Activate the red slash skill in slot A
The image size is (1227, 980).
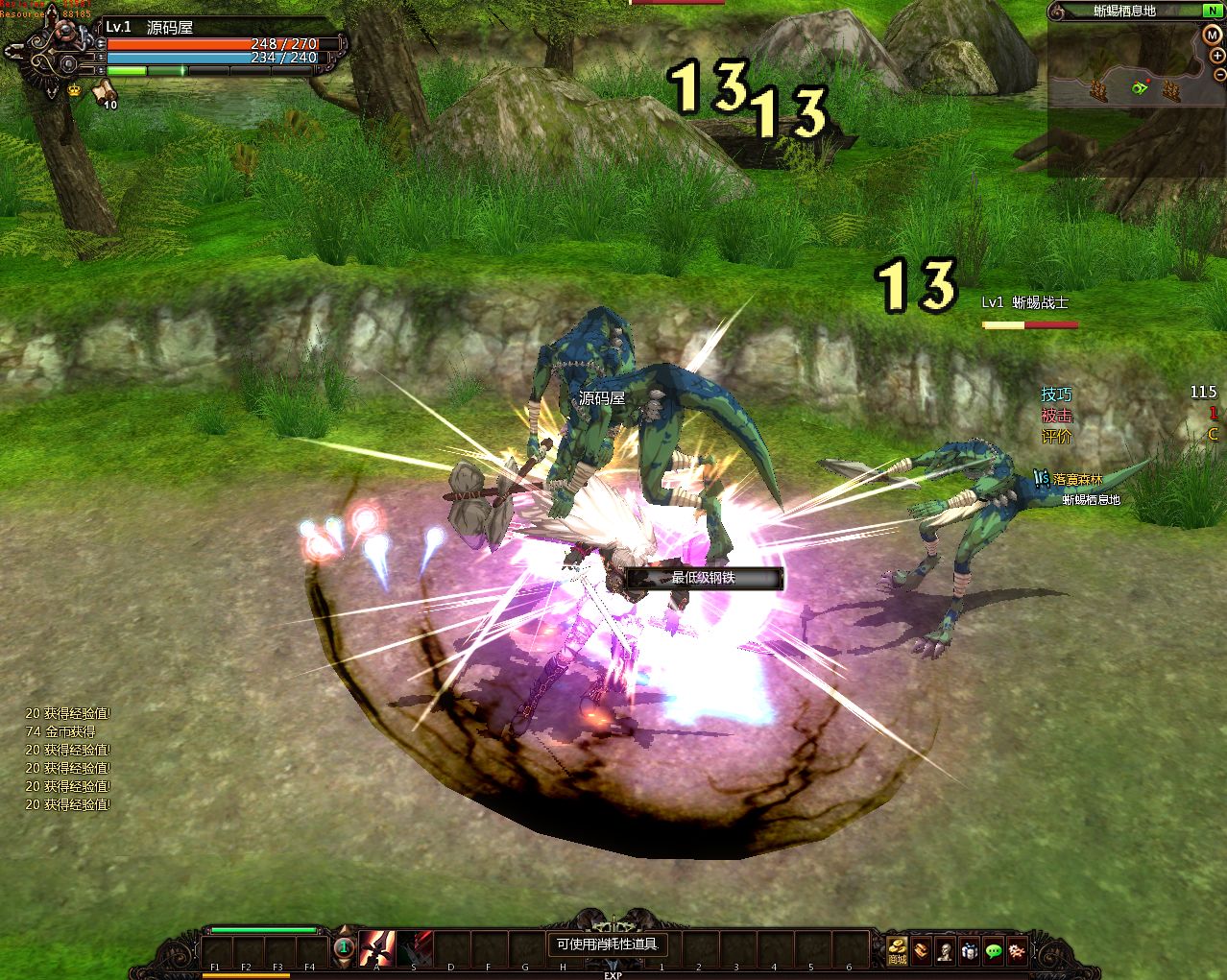click(x=376, y=948)
